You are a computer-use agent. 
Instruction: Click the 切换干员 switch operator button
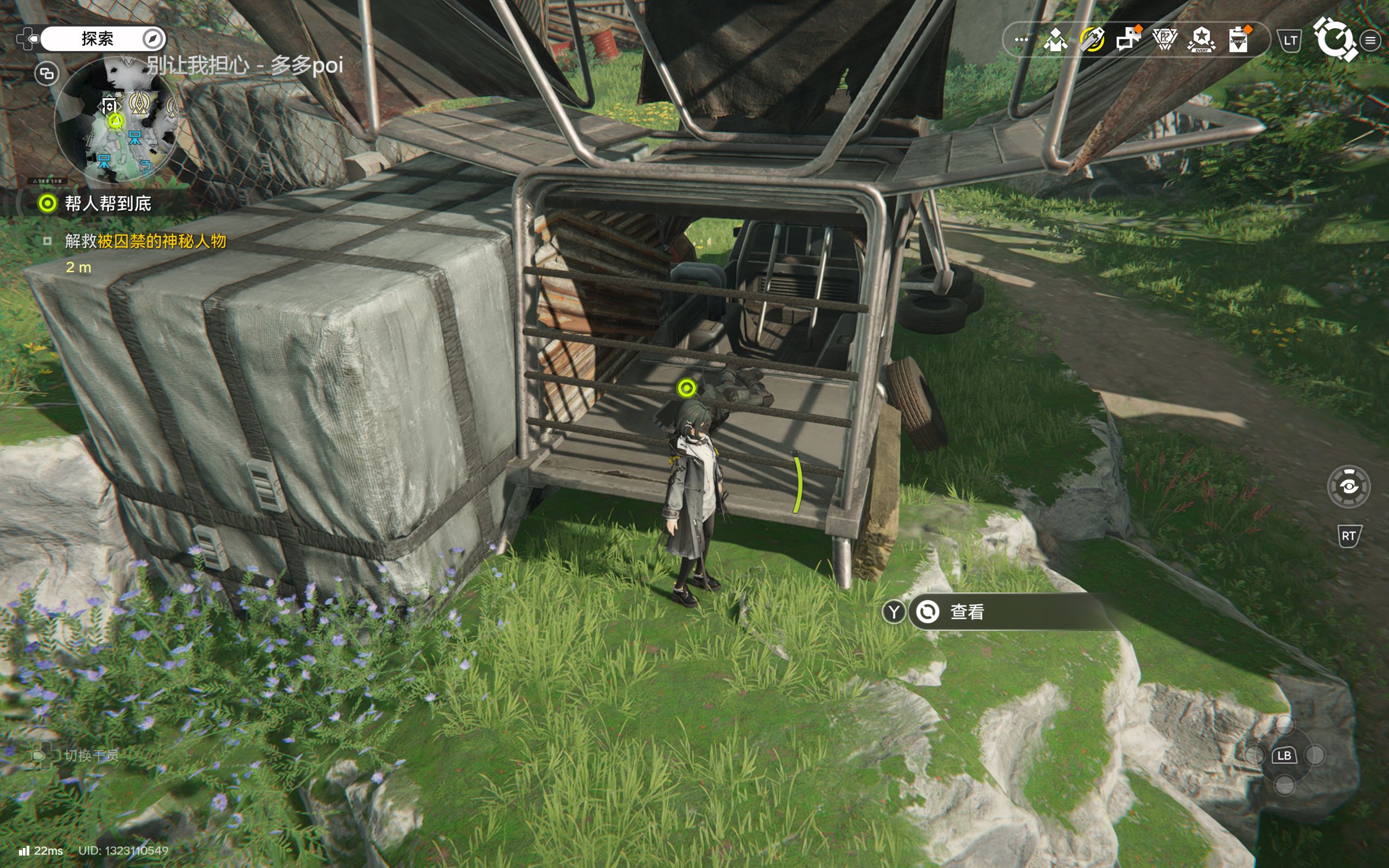click(x=91, y=755)
